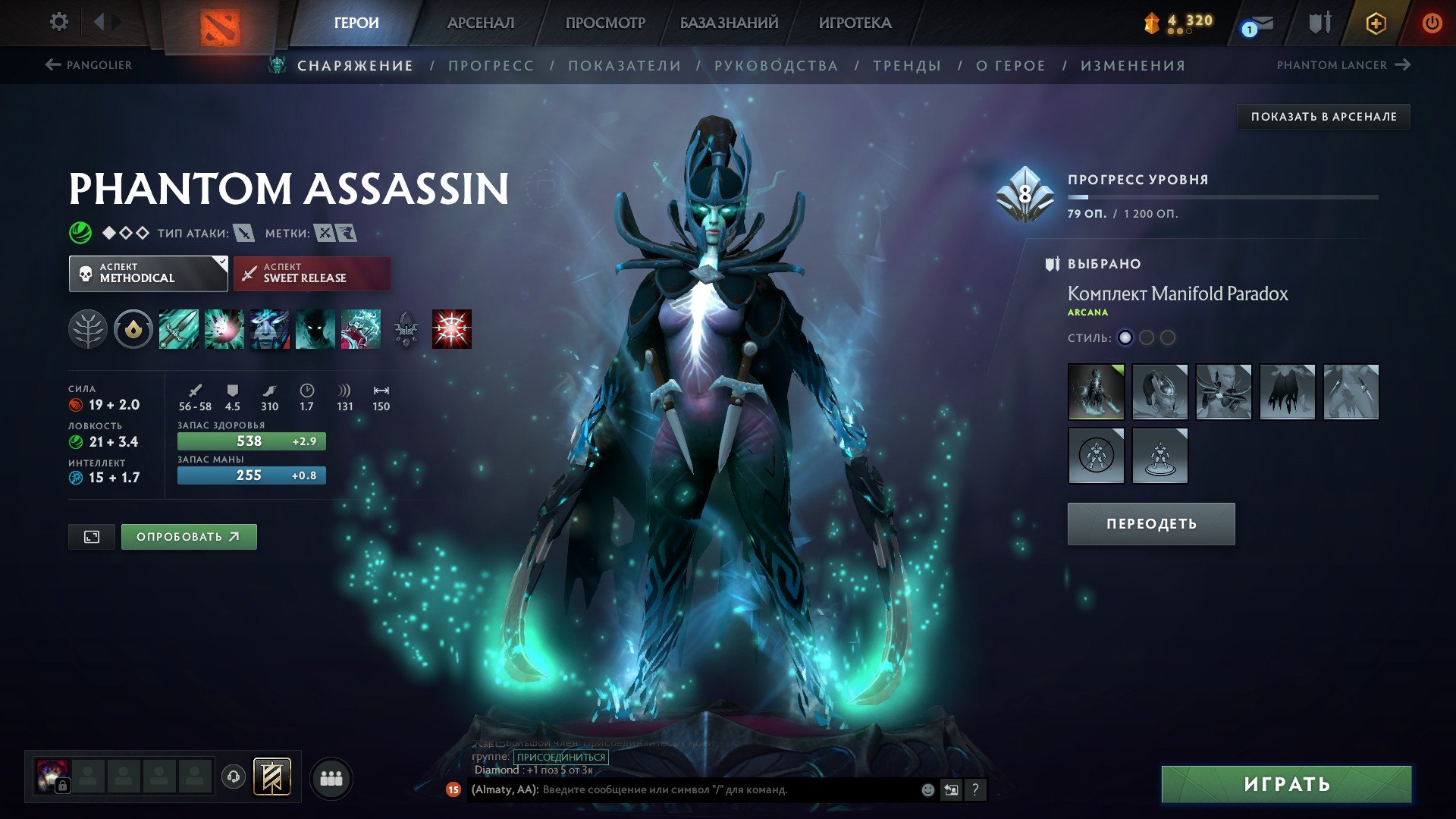
Task: Toggle the fullscreen hero model view
Action: pos(92,537)
